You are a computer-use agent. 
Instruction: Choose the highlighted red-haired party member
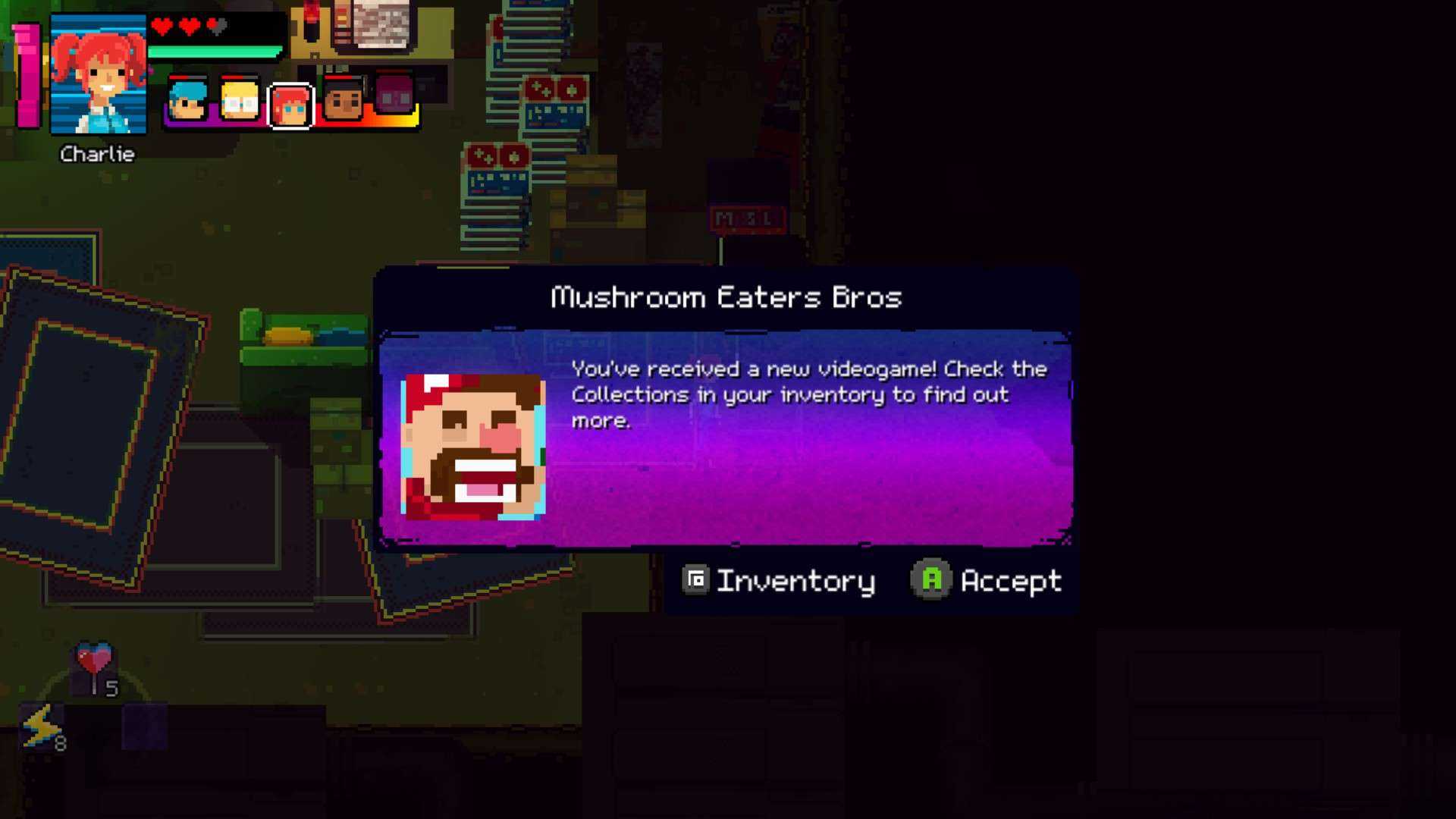(290, 105)
